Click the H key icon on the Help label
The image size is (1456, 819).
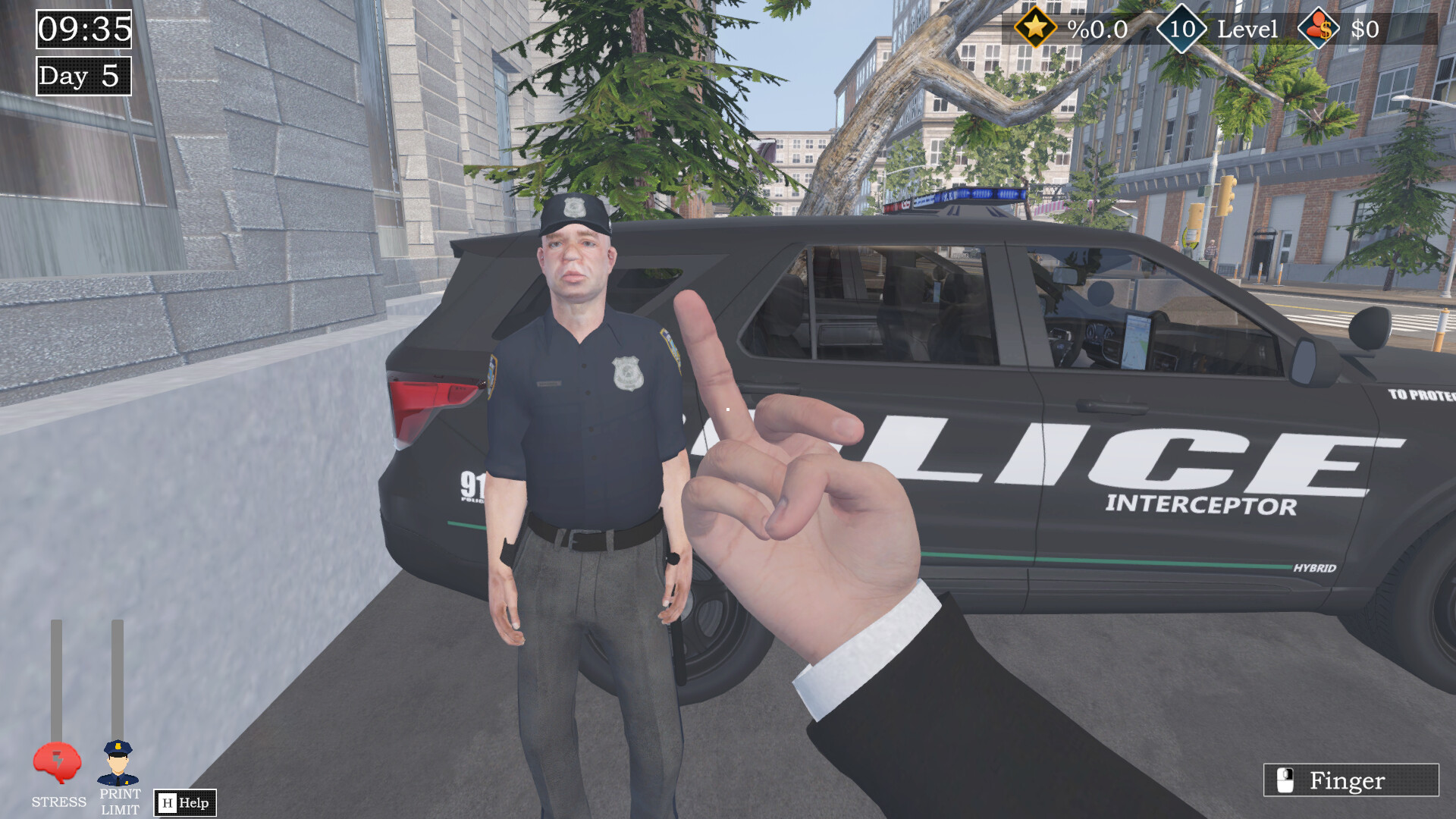pyautogui.click(x=166, y=802)
